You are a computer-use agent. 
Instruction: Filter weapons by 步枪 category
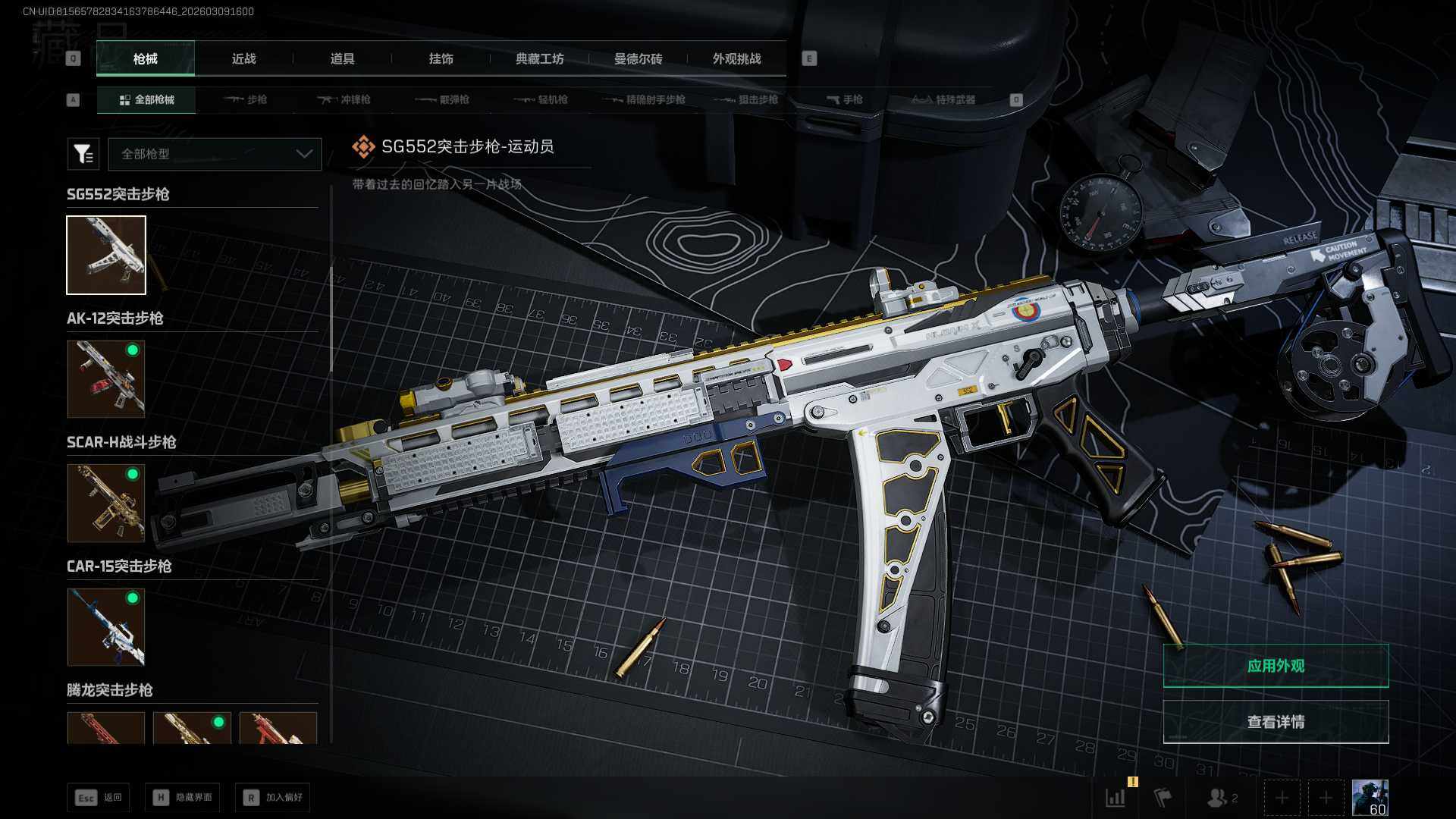tap(246, 99)
